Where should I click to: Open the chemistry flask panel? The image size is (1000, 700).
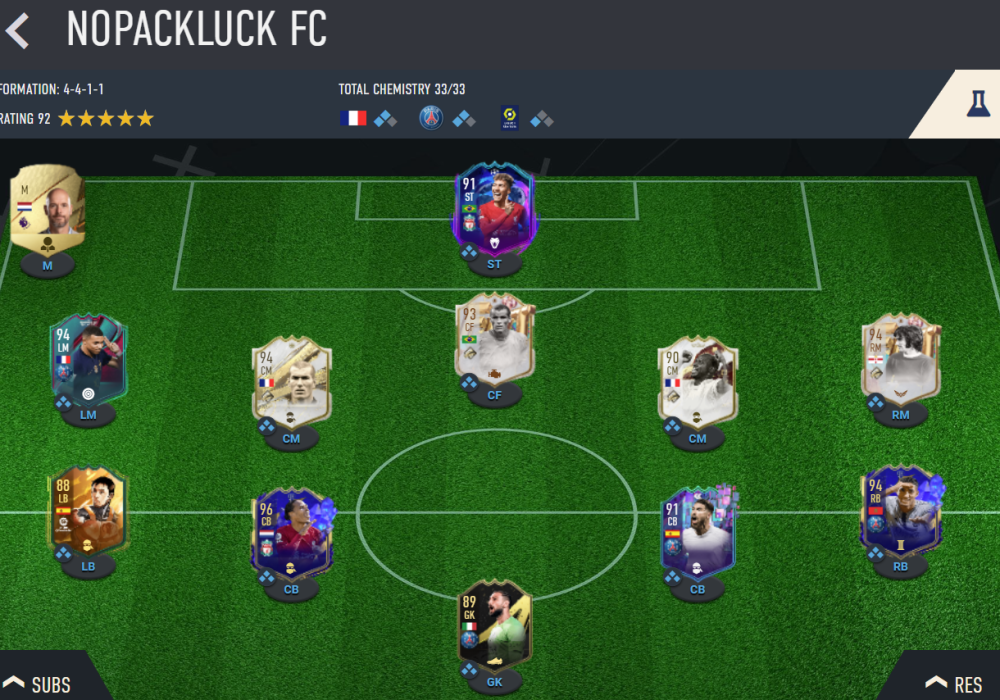pyautogui.click(x=977, y=104)
